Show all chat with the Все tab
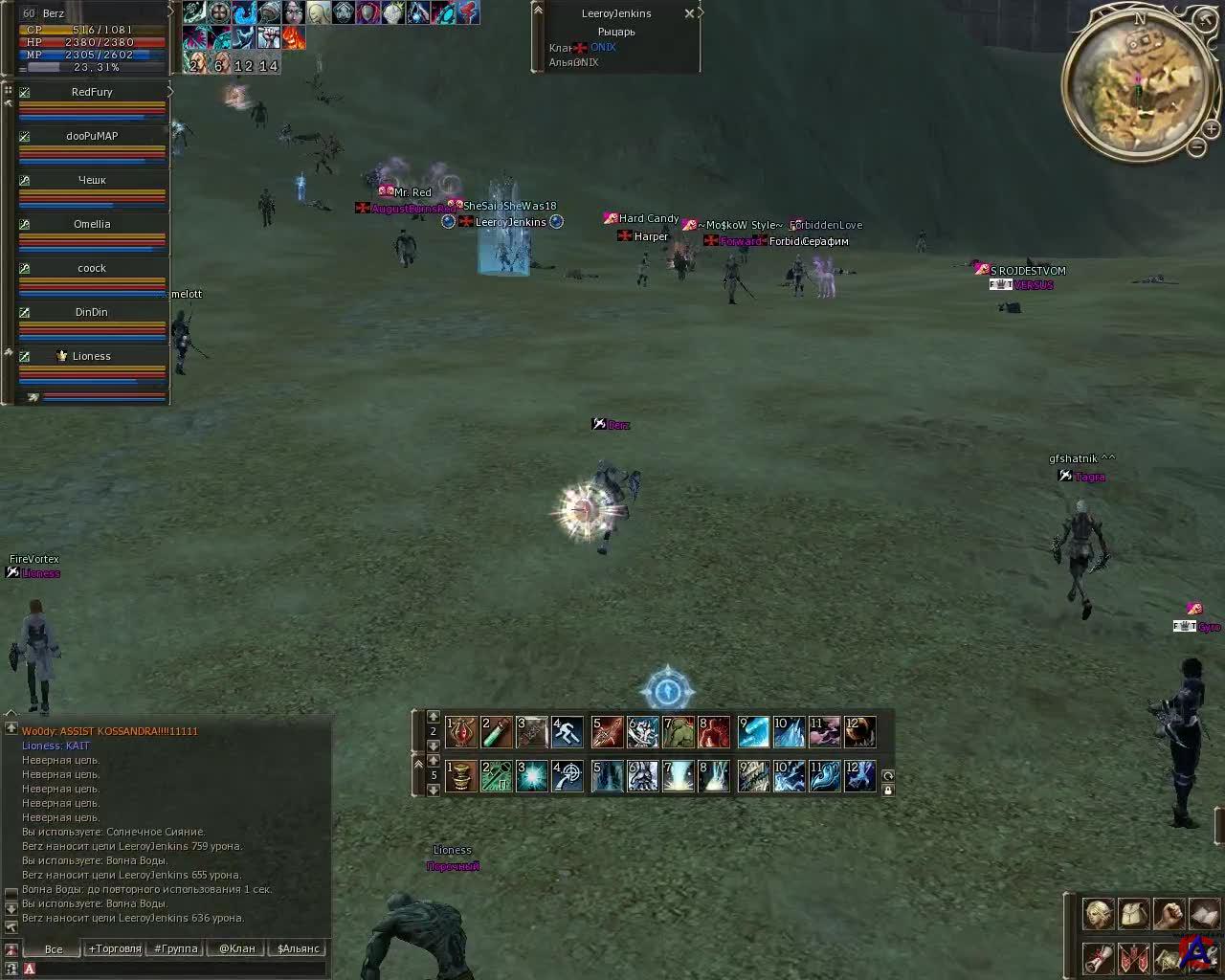 54,949
